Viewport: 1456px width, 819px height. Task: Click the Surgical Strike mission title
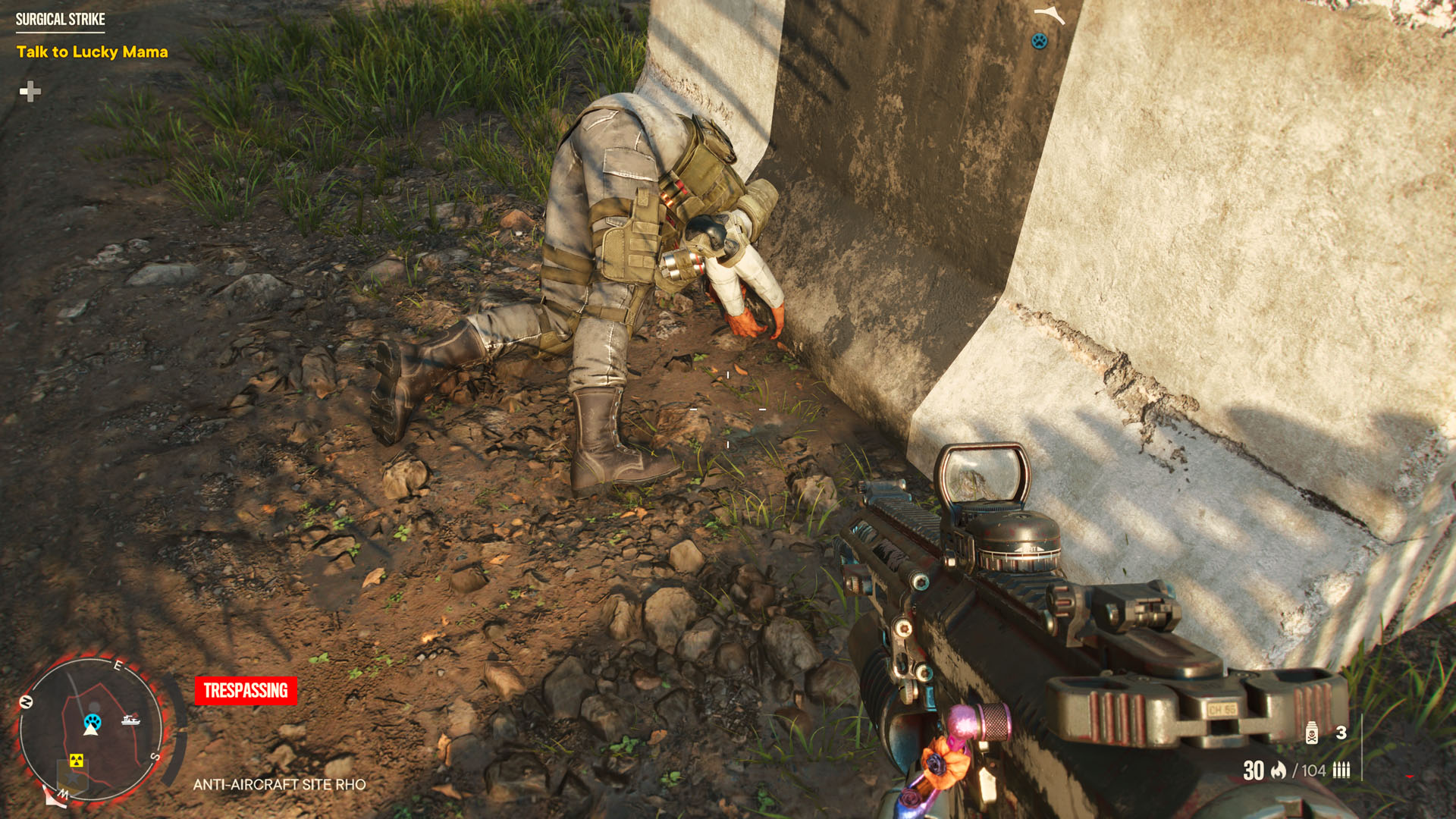coord(60,19)
